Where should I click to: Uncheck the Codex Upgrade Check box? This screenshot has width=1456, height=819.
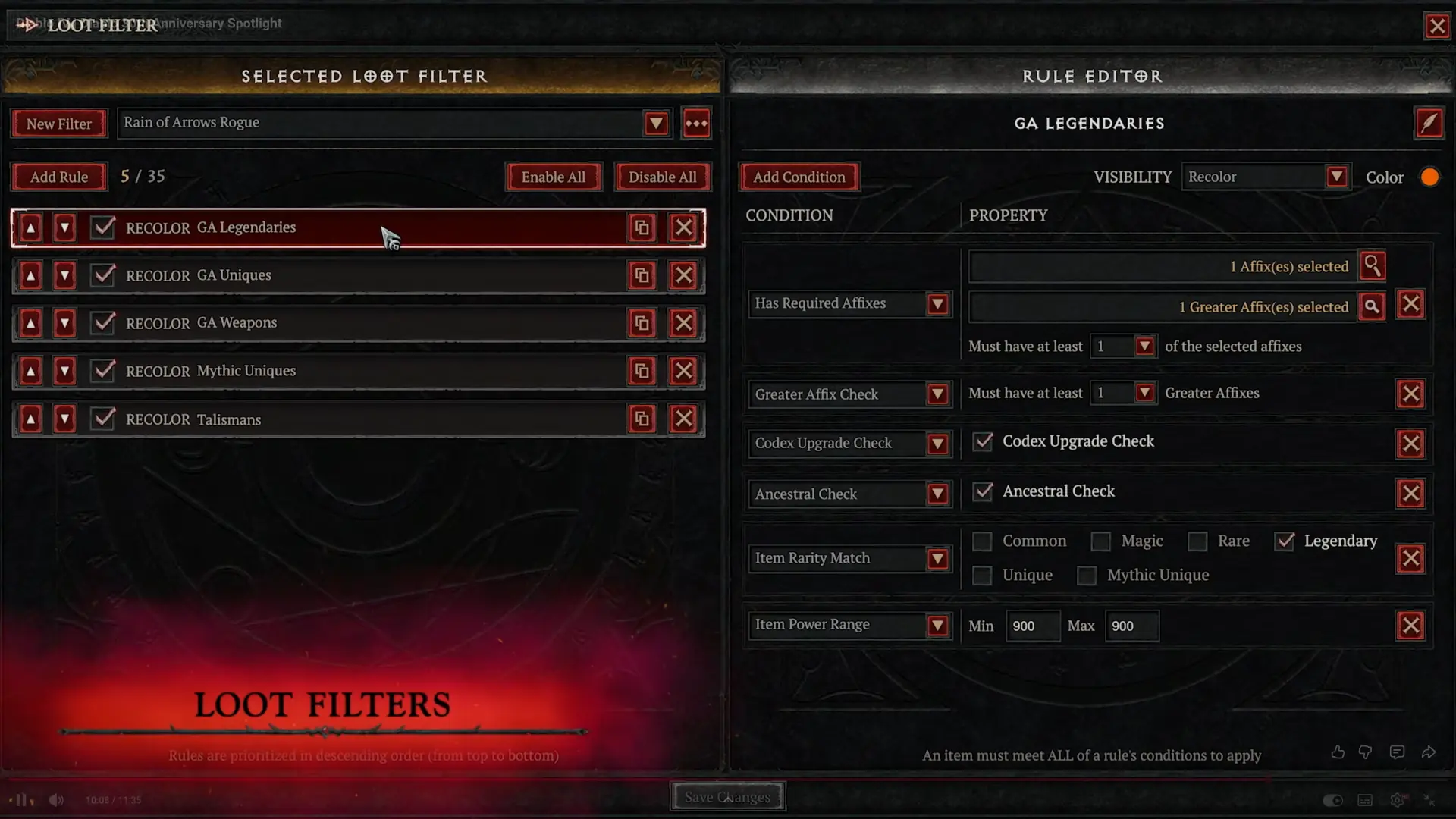pyautogui.click(x=983, y=441)
